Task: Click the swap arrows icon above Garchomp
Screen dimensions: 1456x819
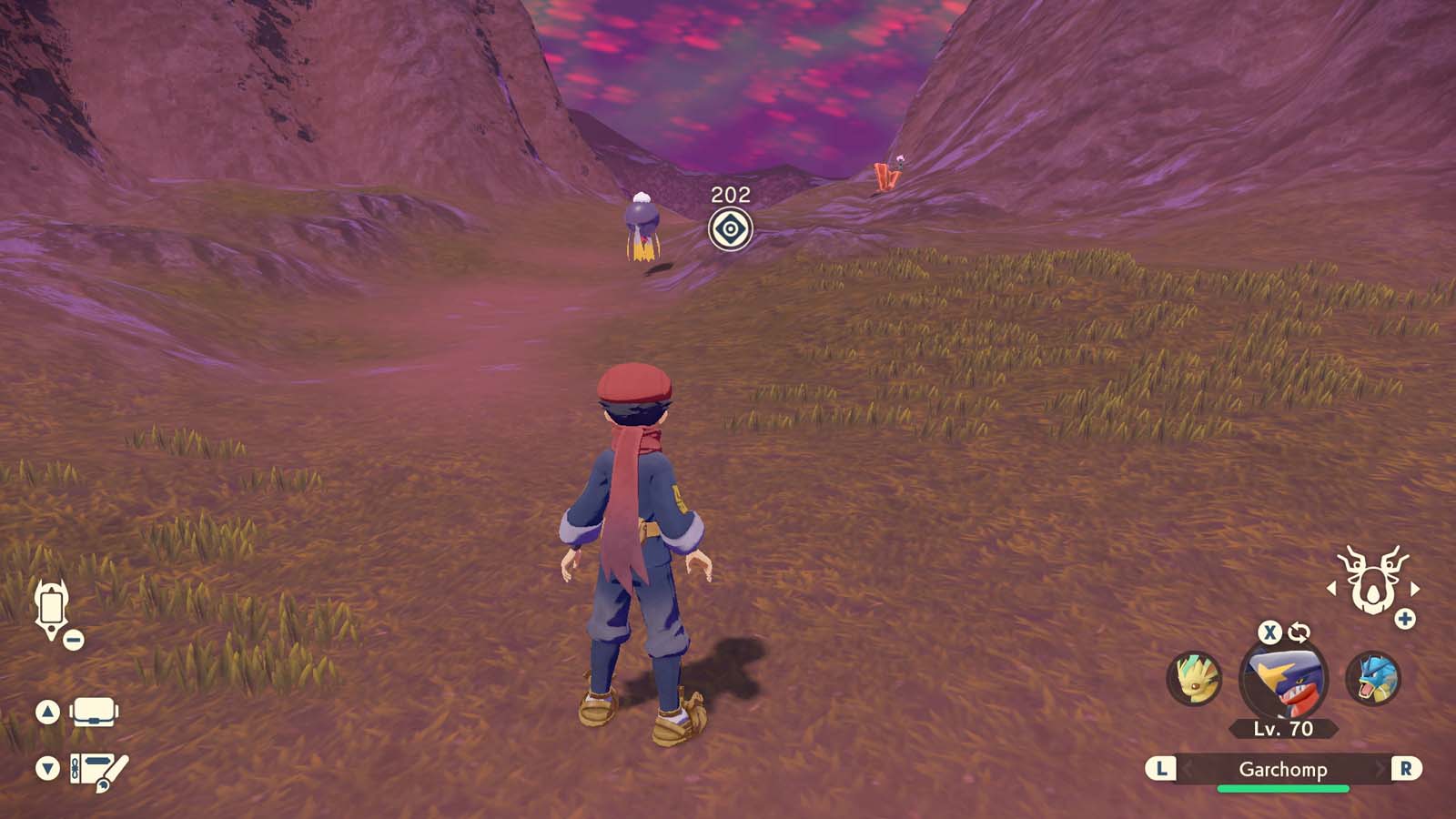Action: [1301, 631]
